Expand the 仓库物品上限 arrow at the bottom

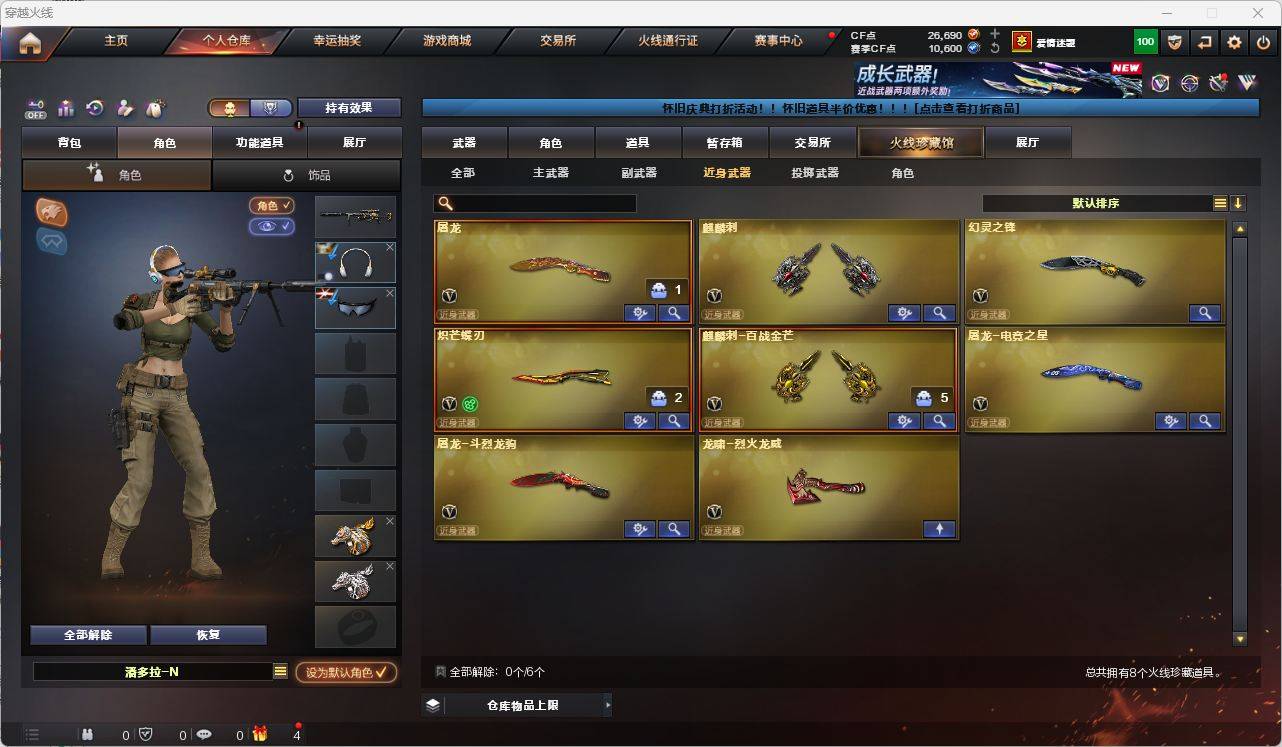pos(607,704)
